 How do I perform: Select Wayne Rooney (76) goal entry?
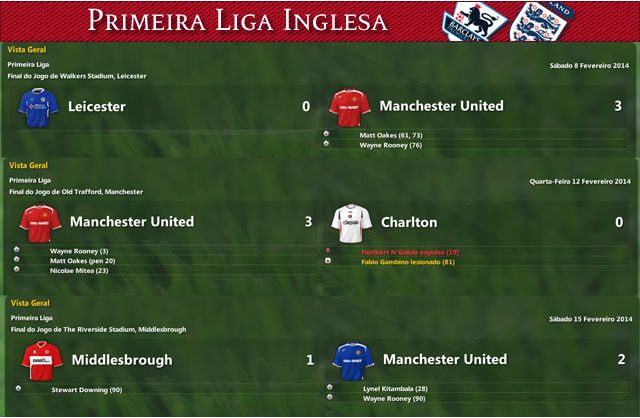[x=390, y=145]
